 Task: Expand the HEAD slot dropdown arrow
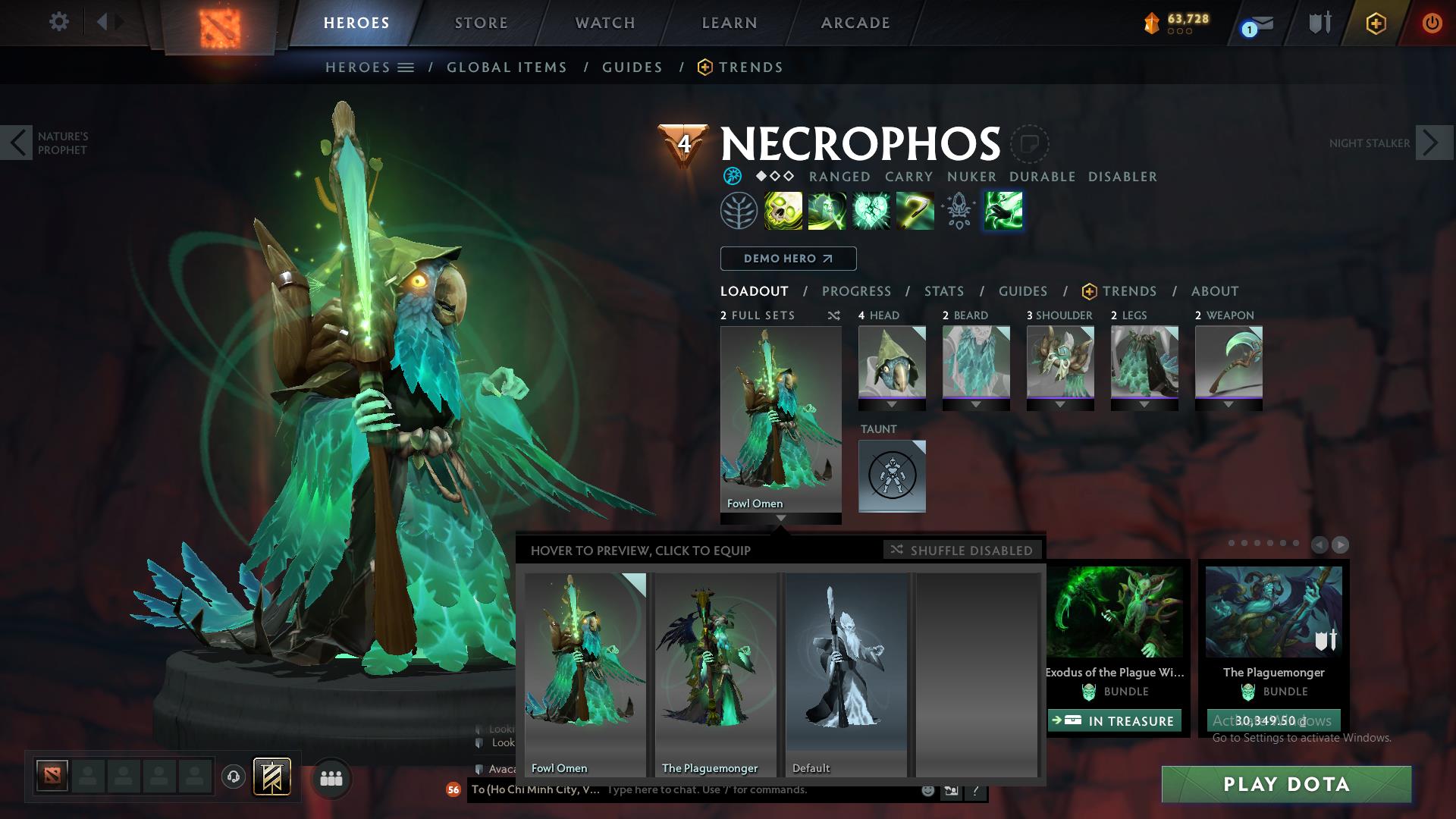[892, 406]
